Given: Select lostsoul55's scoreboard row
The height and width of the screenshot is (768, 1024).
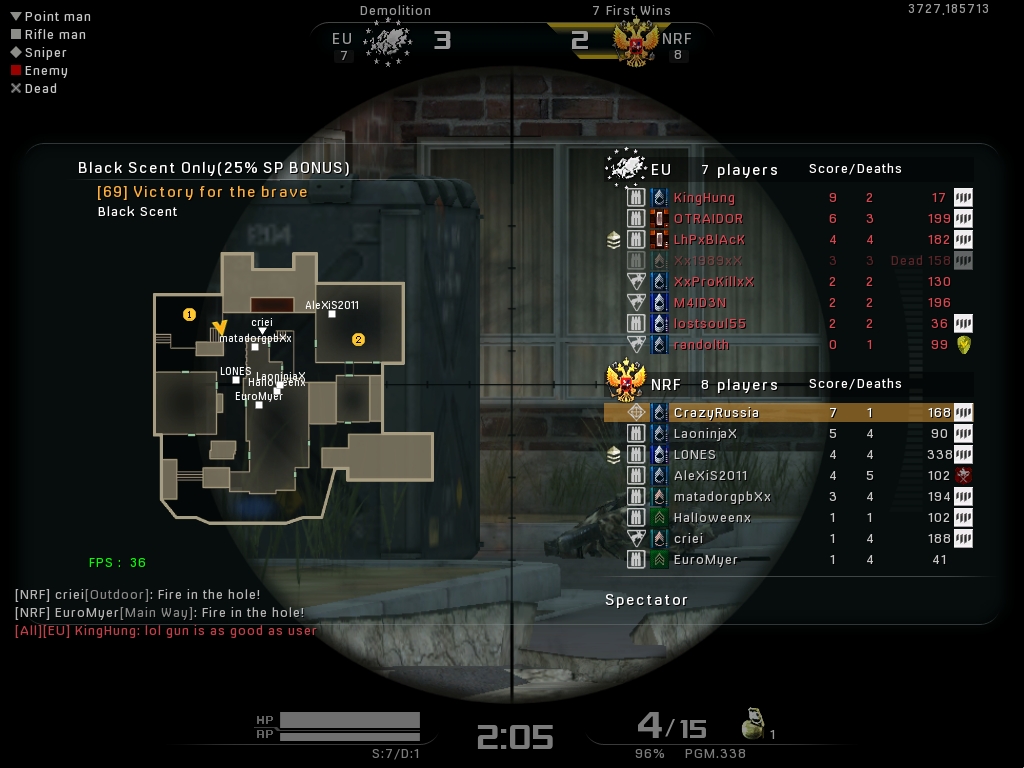Looking at the screenshot, I should (709, 324).
